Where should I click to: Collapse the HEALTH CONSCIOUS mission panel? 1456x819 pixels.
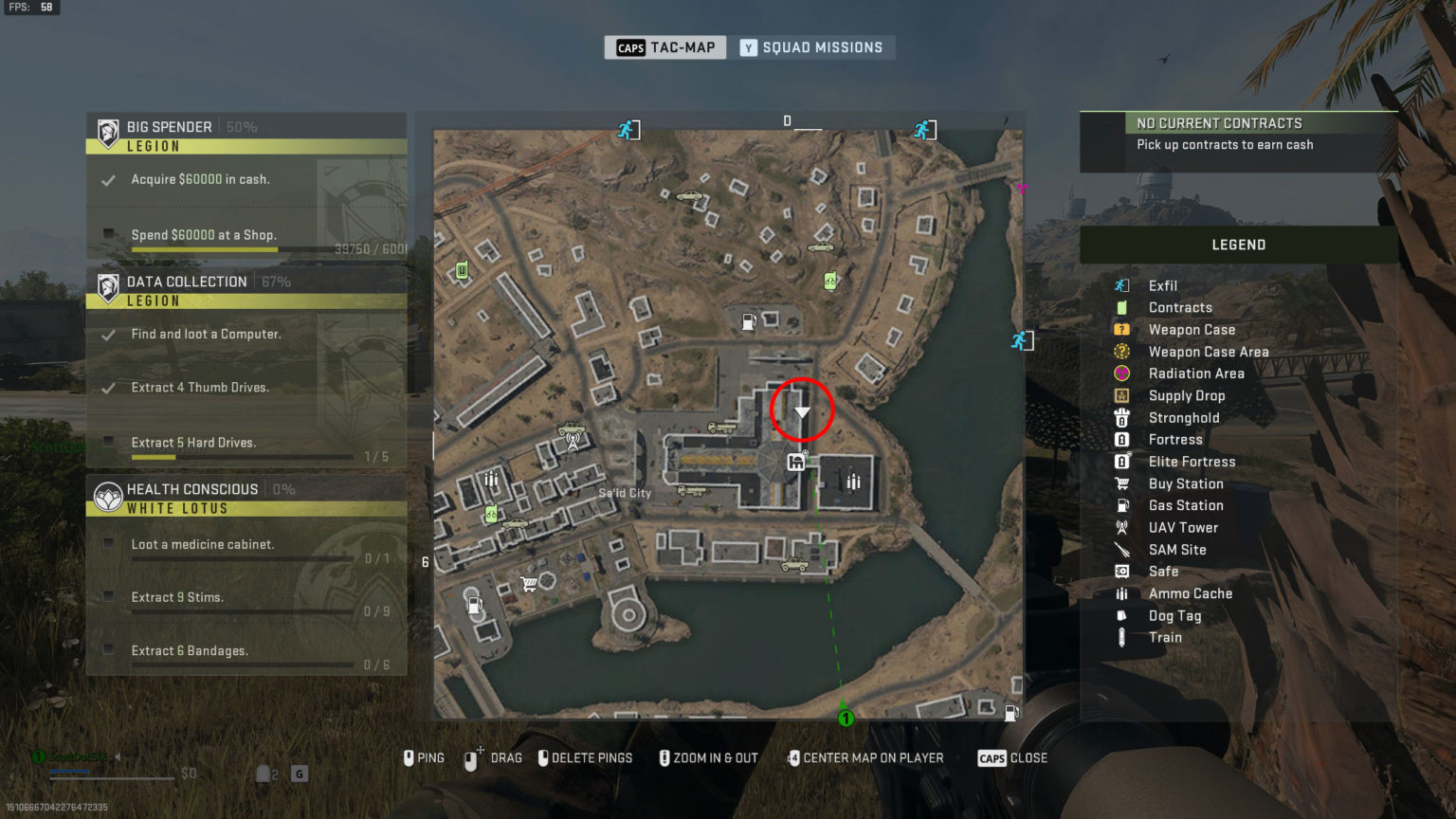click(192, 488)
